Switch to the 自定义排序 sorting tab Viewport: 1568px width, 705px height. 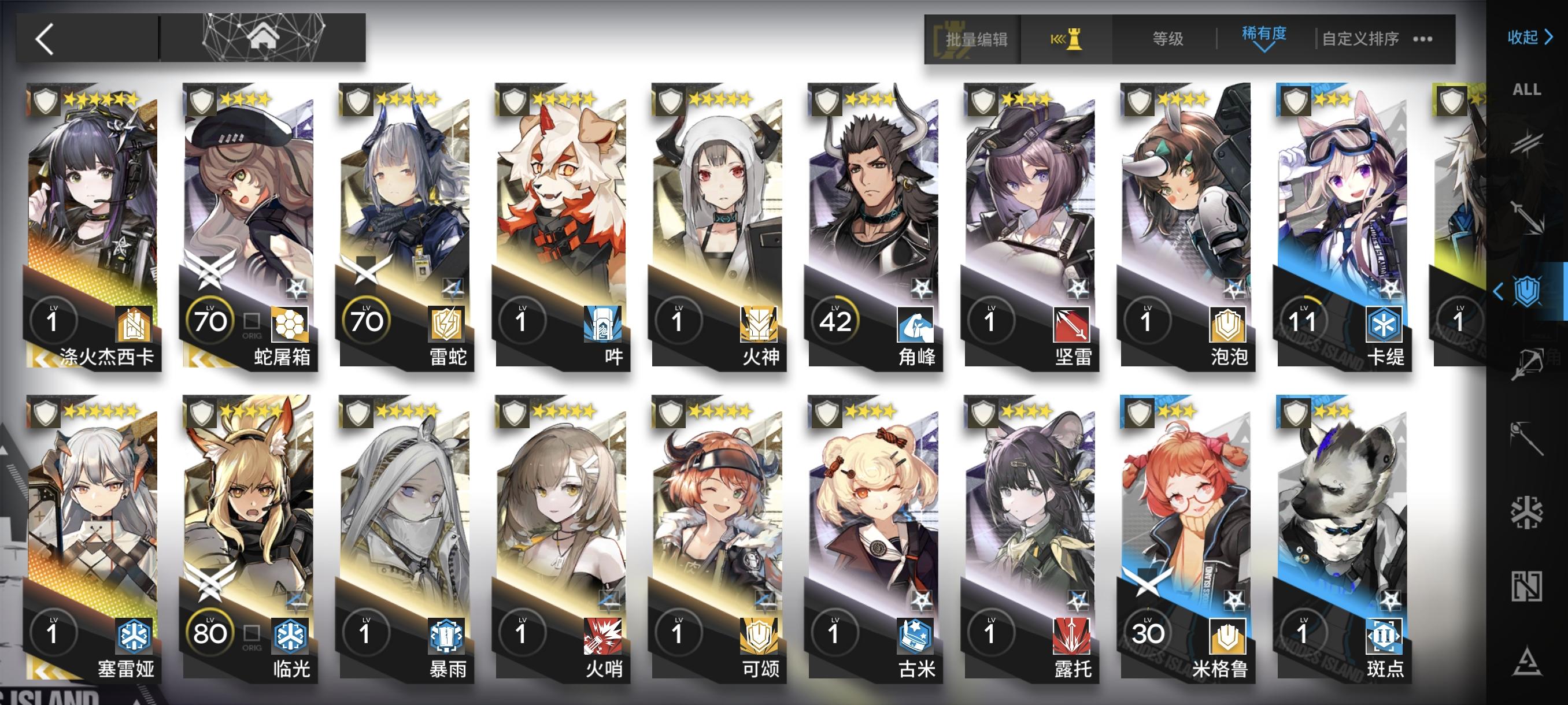click(x=1361, y=38)
